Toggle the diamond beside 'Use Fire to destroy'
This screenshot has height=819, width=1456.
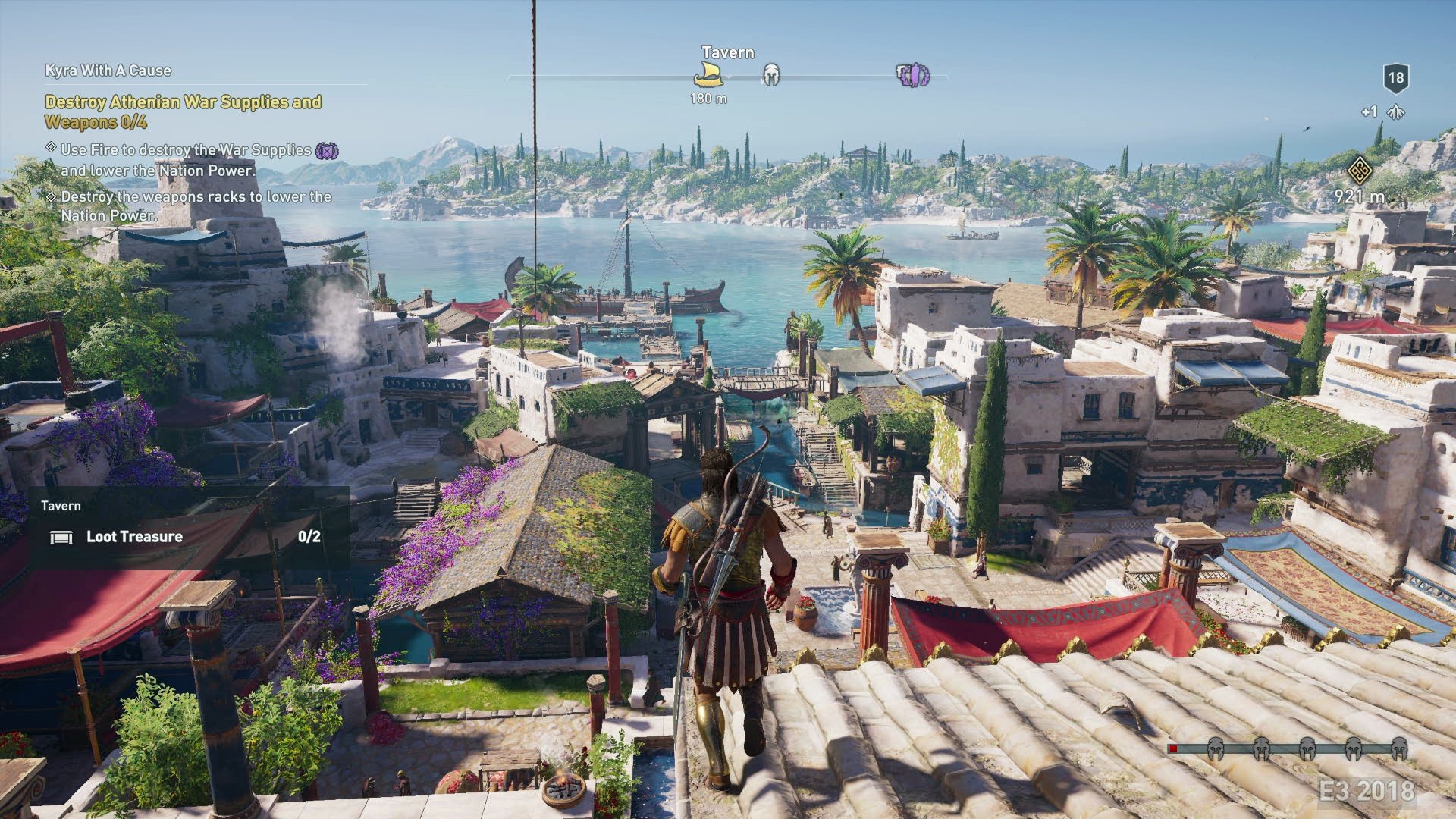coord(52,149)
